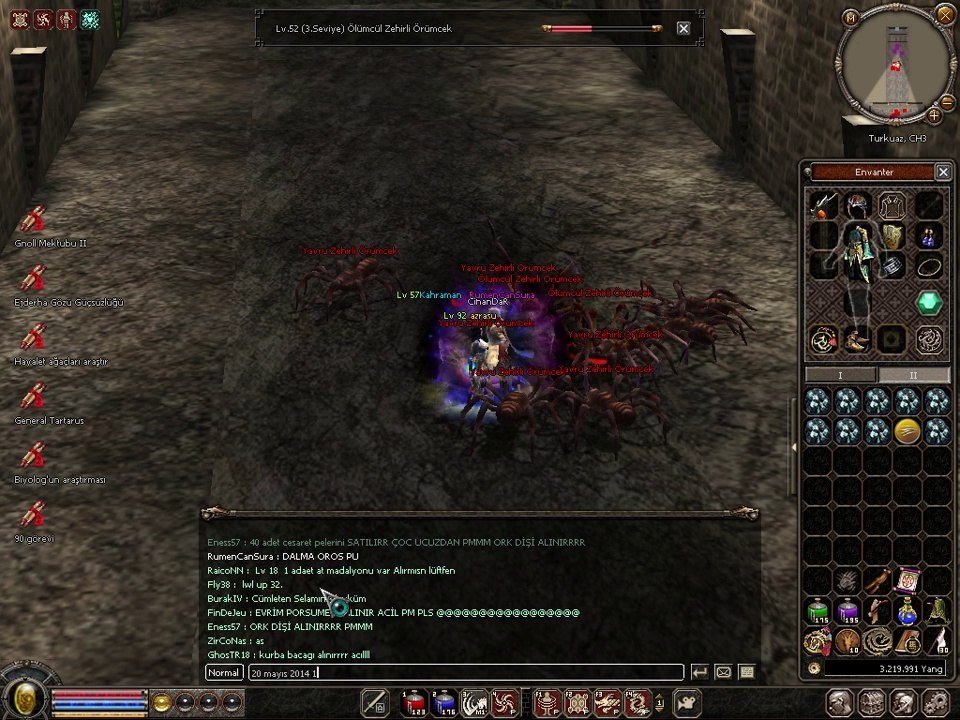Switch to inventory page II
Viewport: 960px width, 720px height.
coord(913,375)
